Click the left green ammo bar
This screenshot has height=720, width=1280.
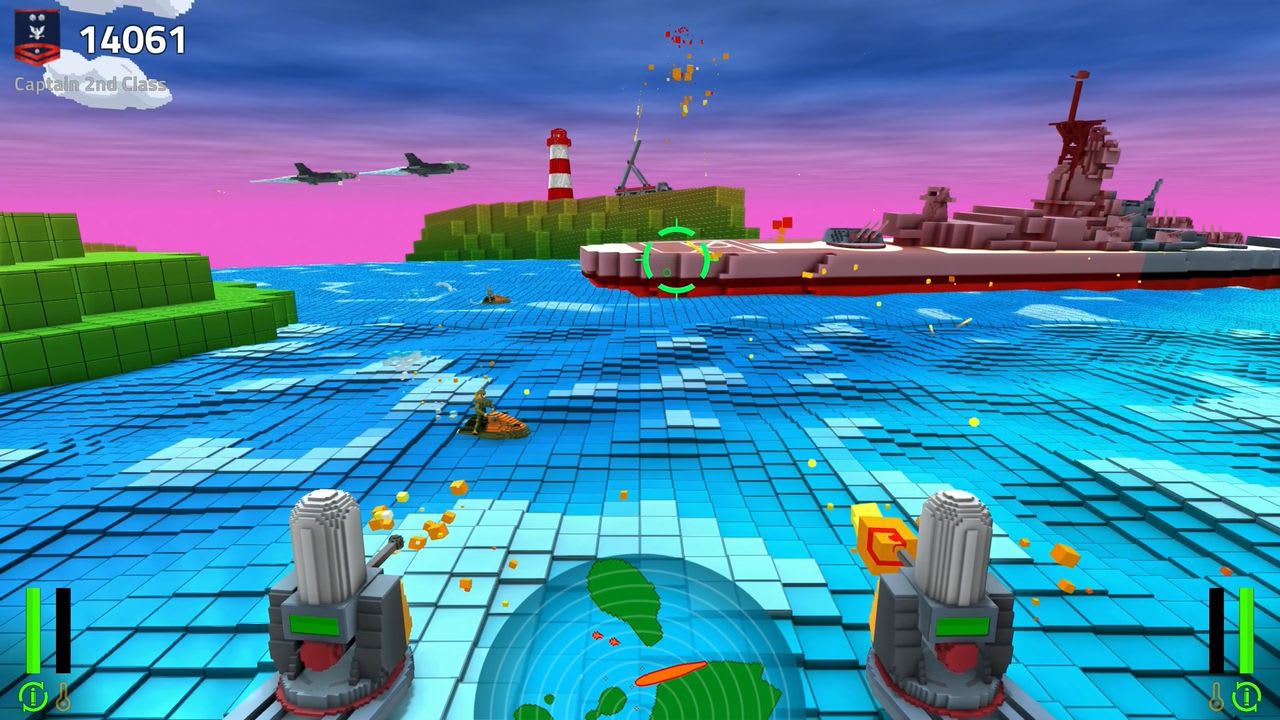[x=33, y=630]
